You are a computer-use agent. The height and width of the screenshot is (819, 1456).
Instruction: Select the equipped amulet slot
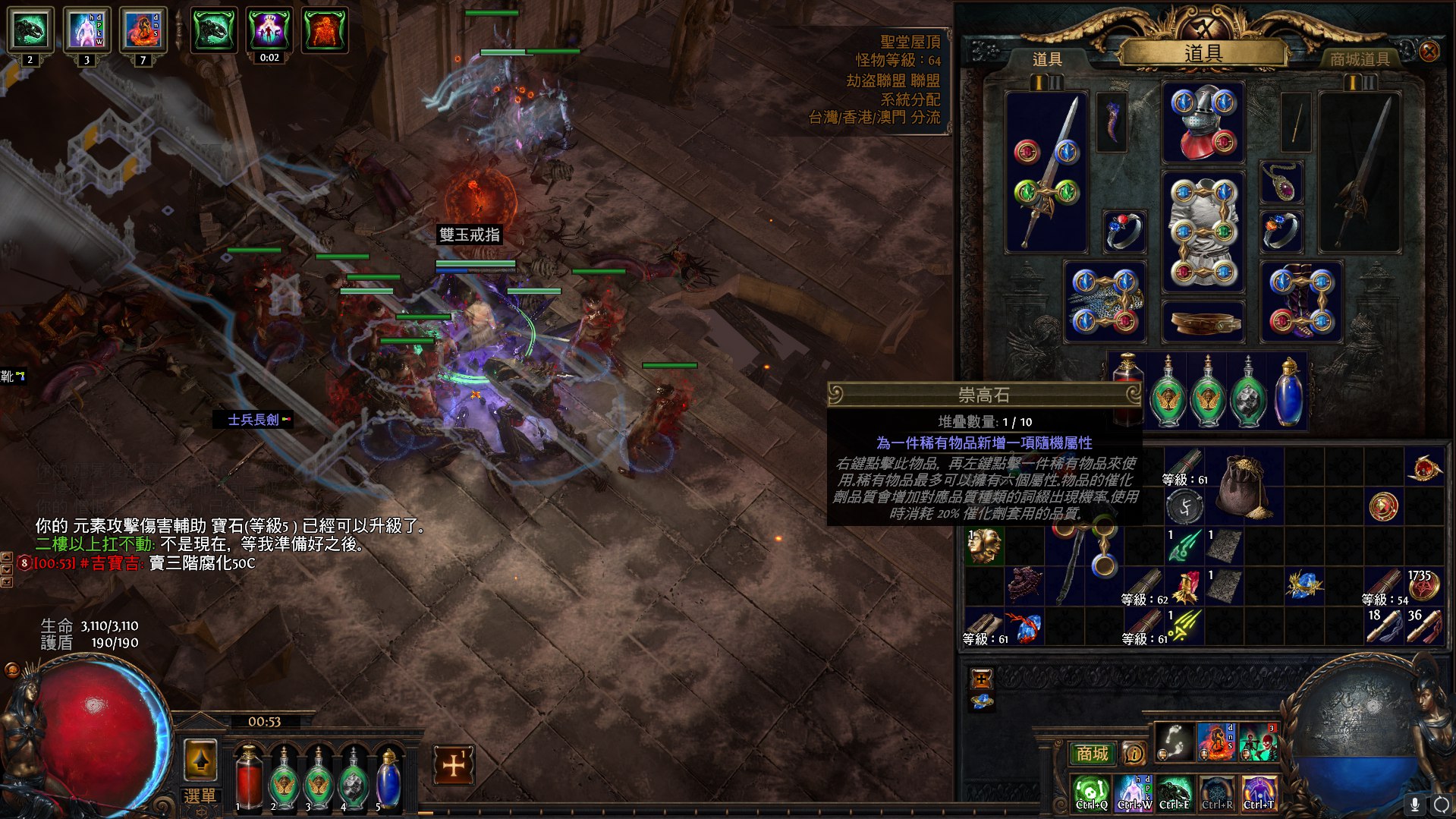point(1281,183)
